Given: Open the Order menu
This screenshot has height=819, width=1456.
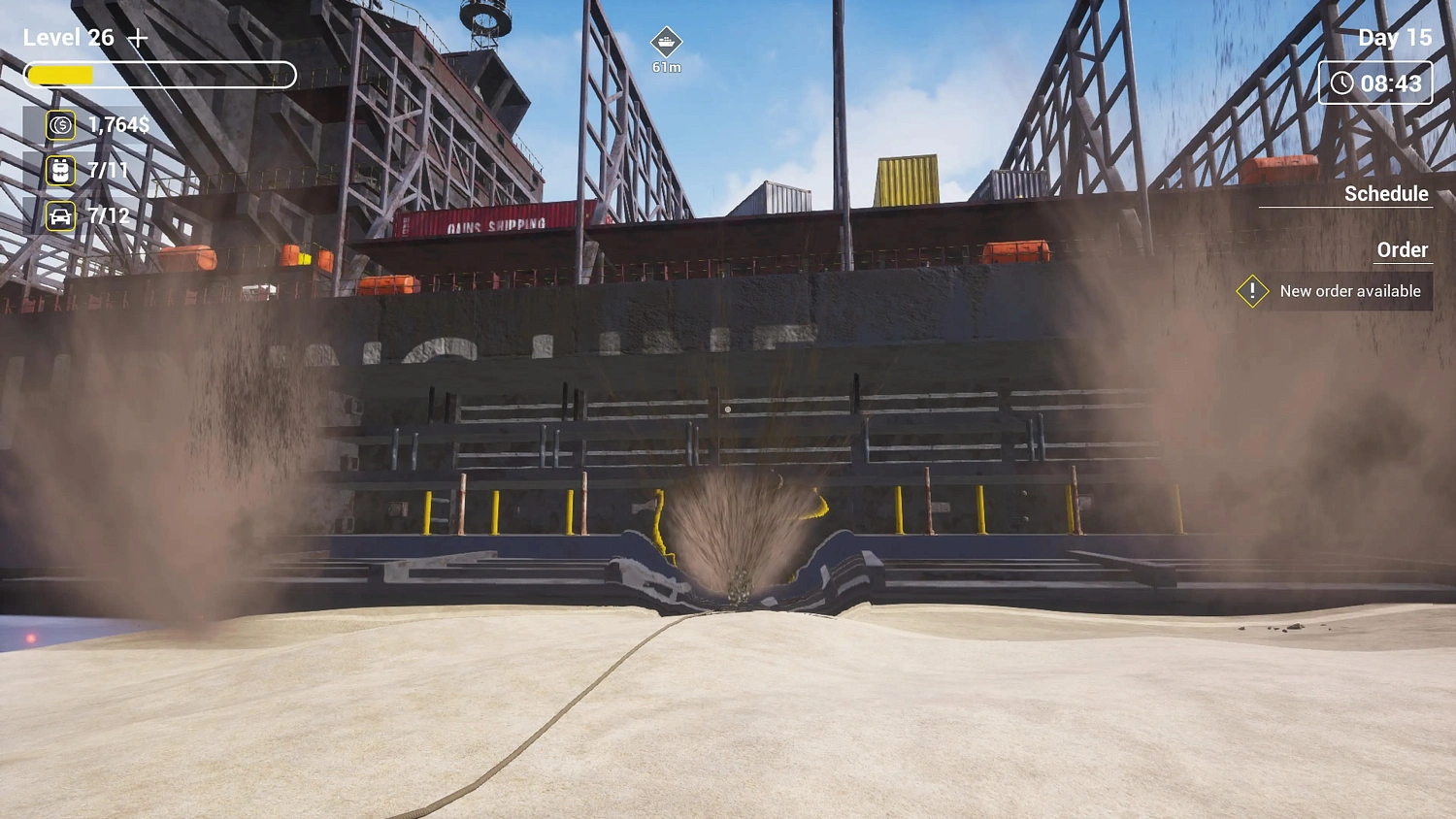Looking at the screenshot, I should [x=1404, y=249].
